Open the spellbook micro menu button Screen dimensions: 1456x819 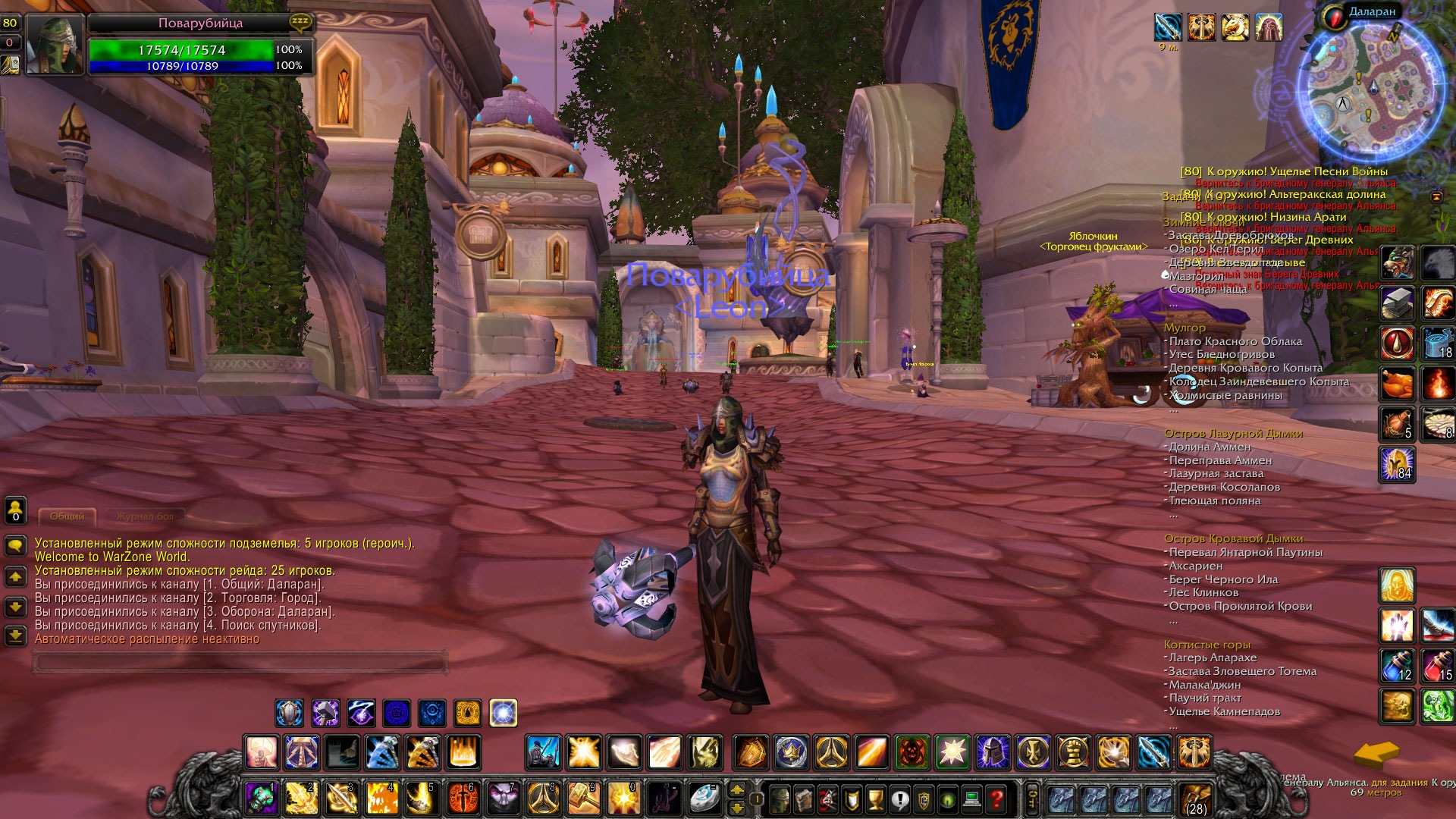point(803,799)
